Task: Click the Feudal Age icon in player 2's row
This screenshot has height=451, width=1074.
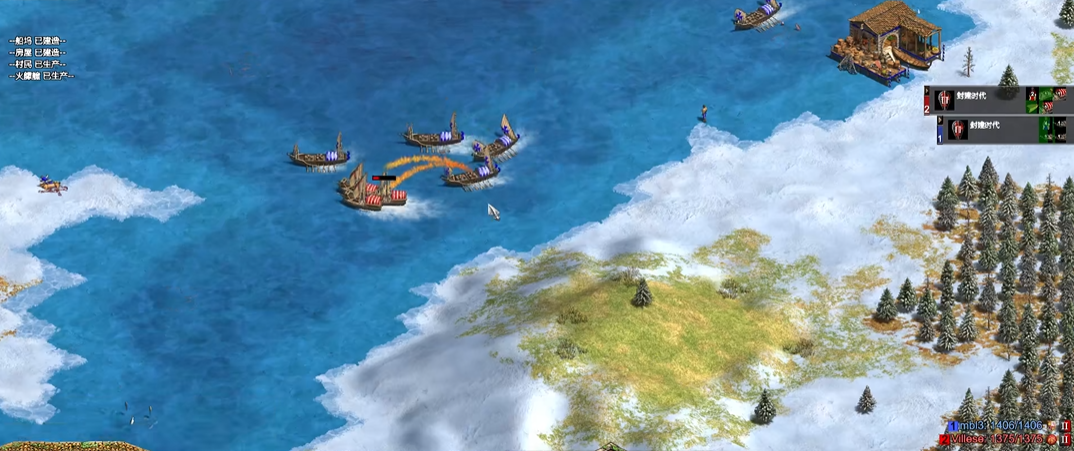Action: coord(946,99)
